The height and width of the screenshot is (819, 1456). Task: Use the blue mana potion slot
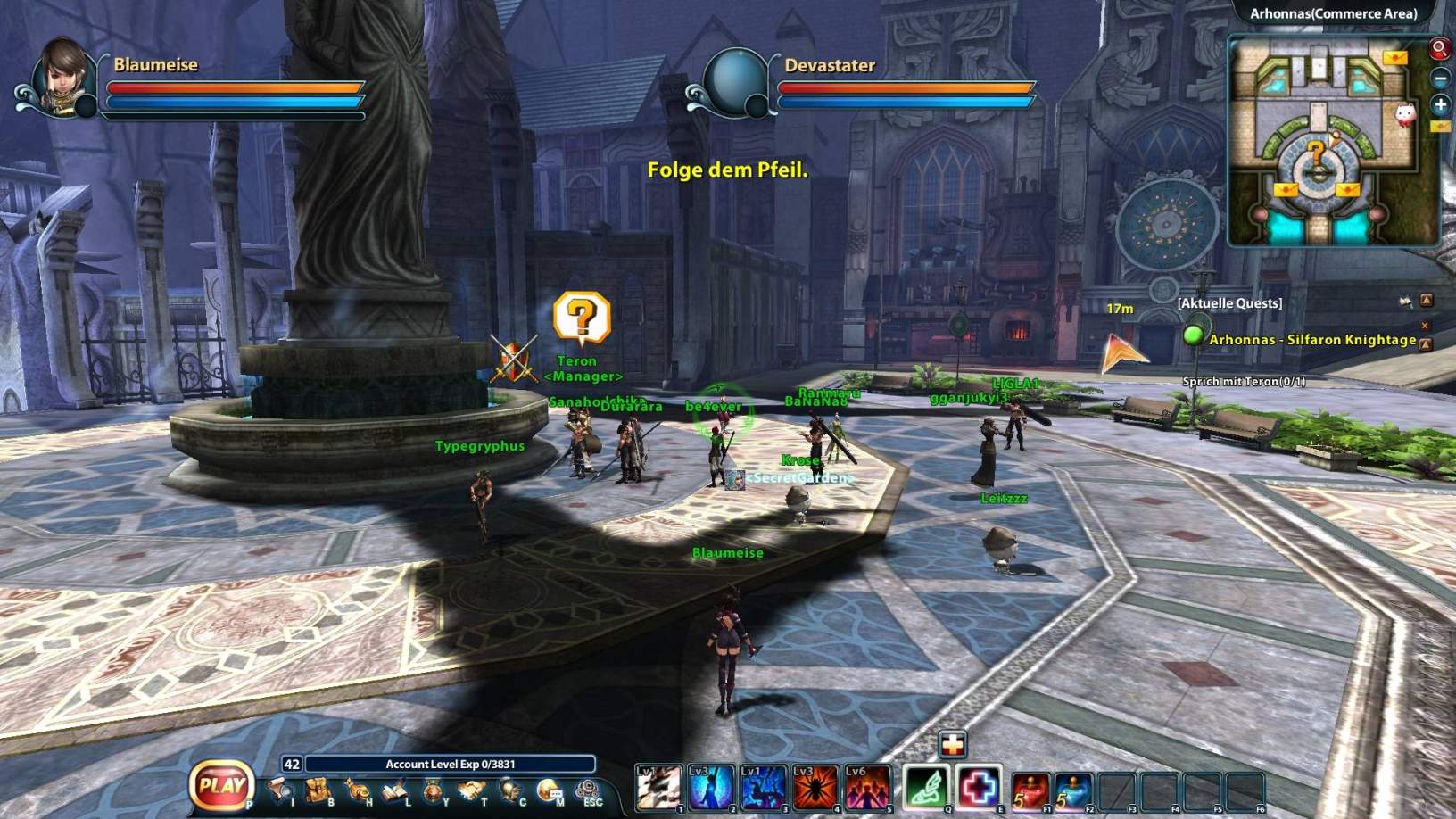coord(1073,790)
